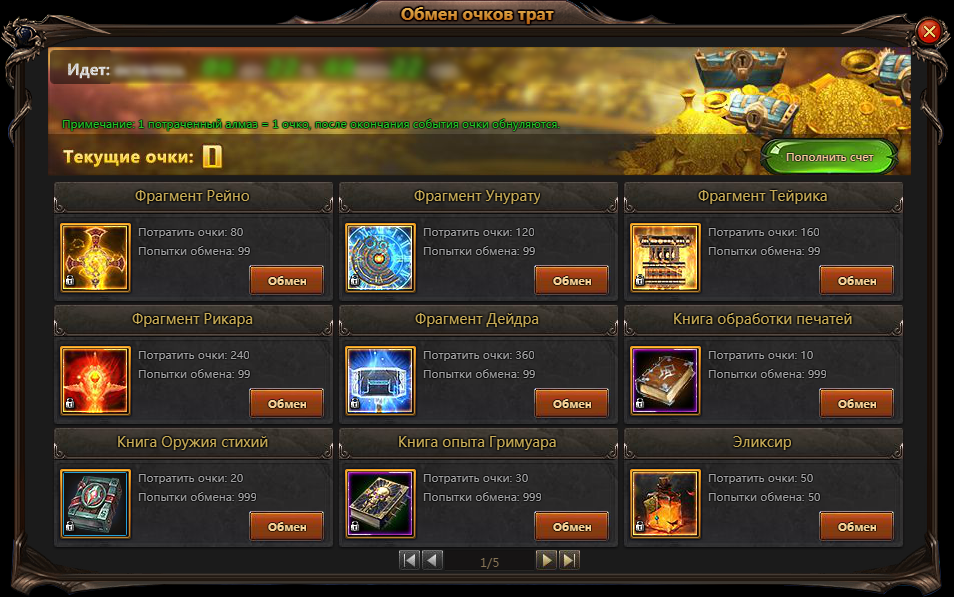Select the Фрагмент Рикара fiery icon
This screenshot has width=954, height=597.
coord(96,381)
